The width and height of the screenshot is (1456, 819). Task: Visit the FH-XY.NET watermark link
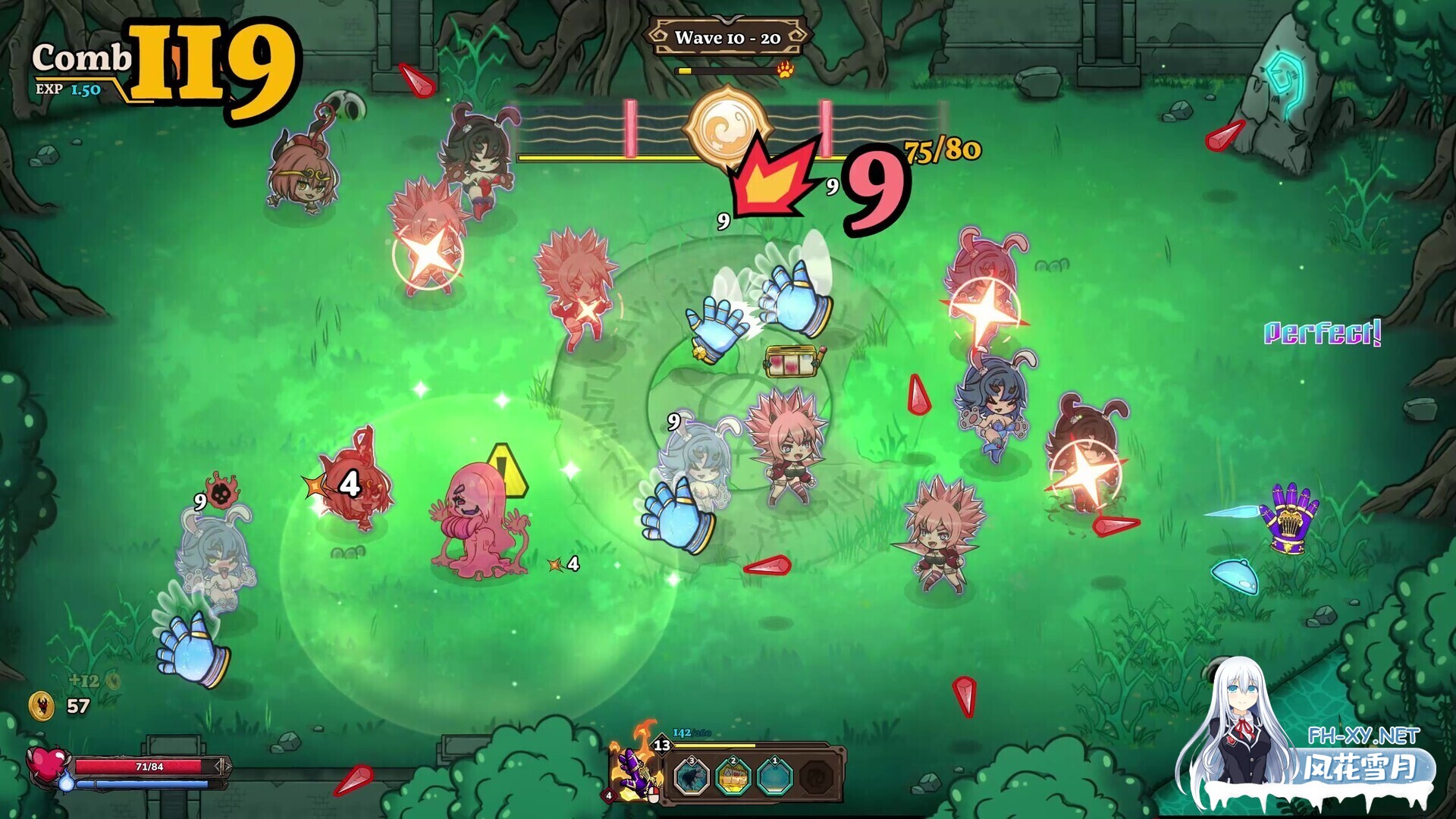pos(1363,736)
